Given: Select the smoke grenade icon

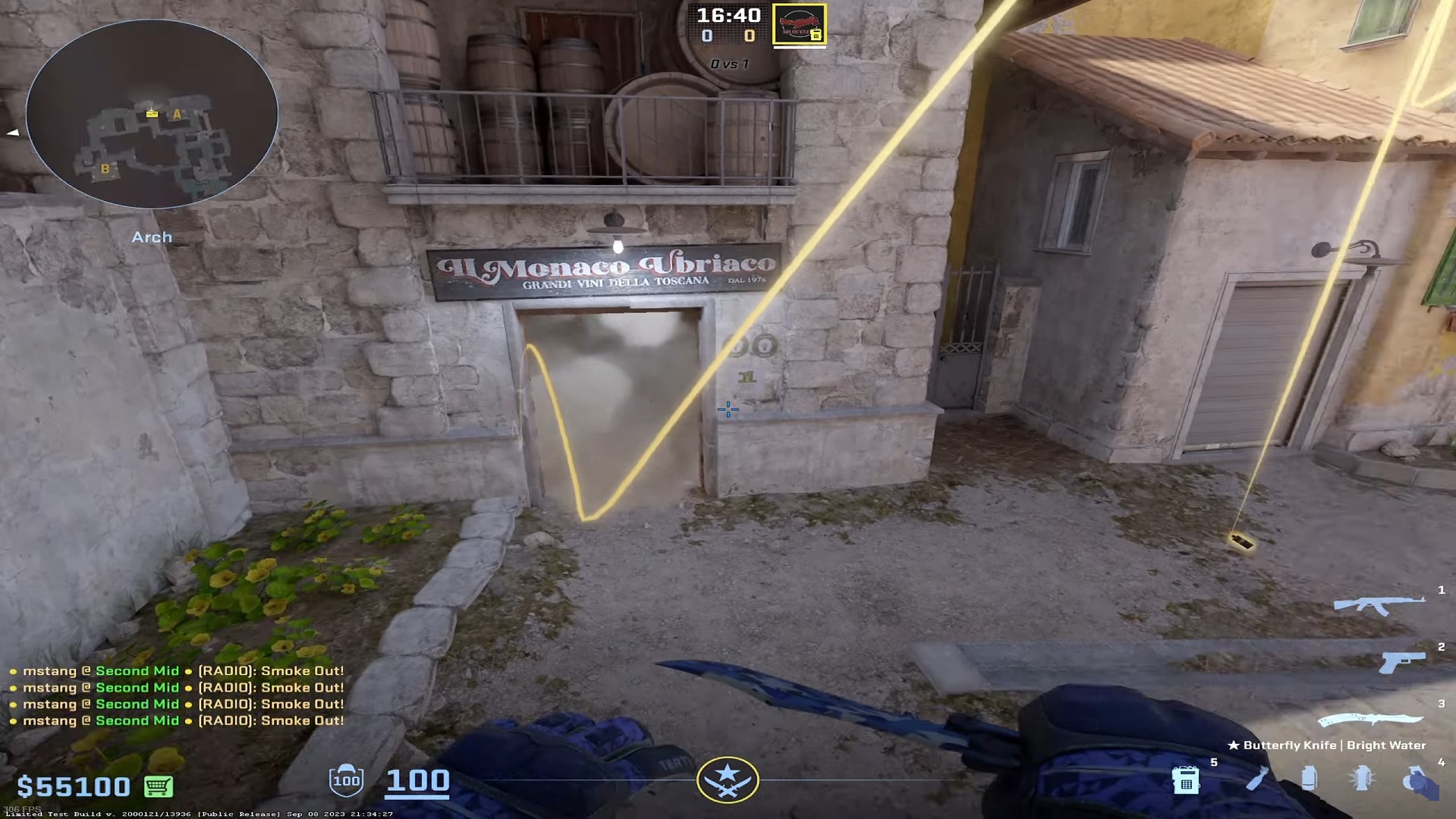Looking at the screenshot, I should pos(1310,777).
